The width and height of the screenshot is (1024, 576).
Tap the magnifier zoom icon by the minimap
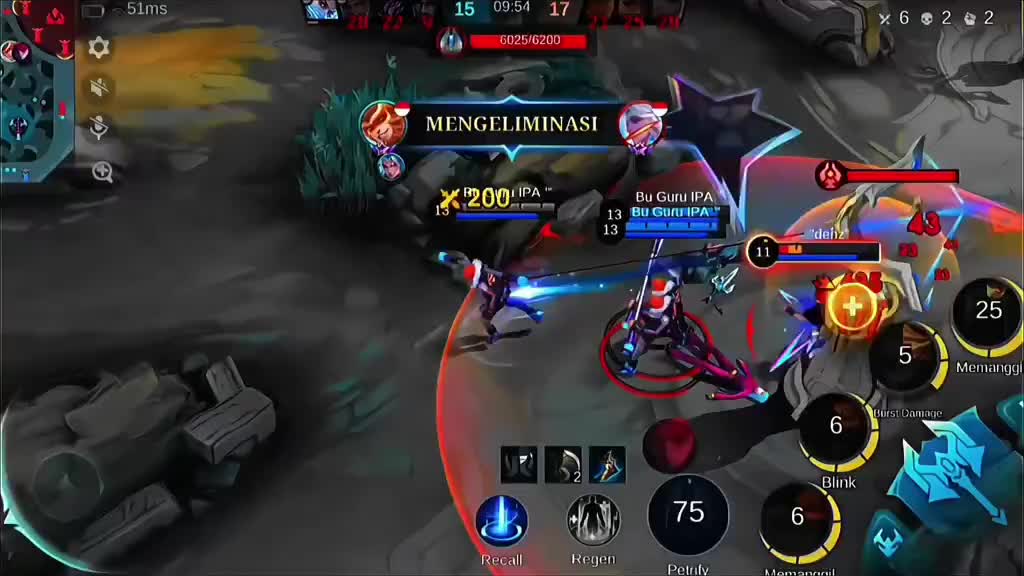click(x=102, y=172)
